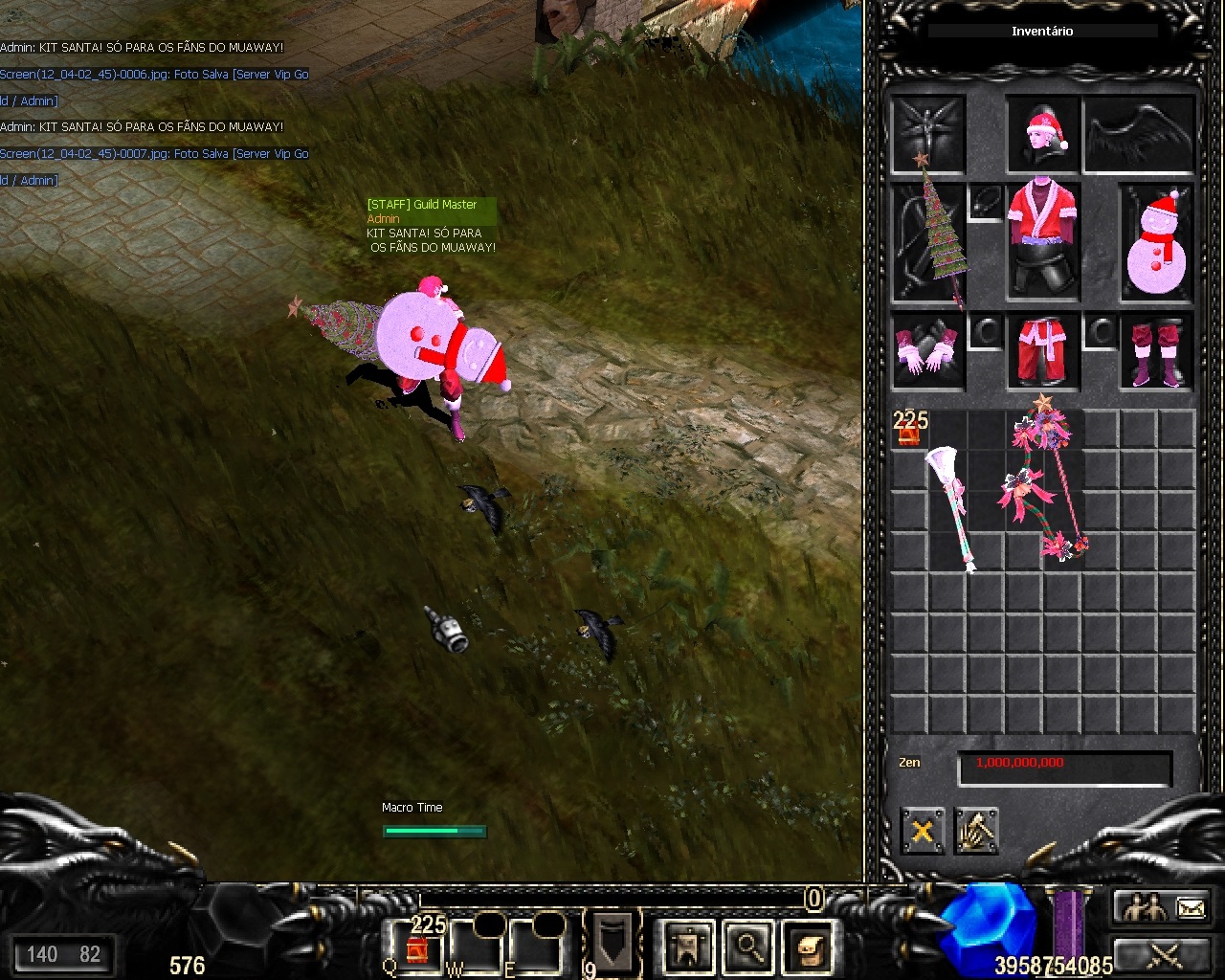
Task: Pick the pink-cuffed Santa gloves
Action: point(927,351)
